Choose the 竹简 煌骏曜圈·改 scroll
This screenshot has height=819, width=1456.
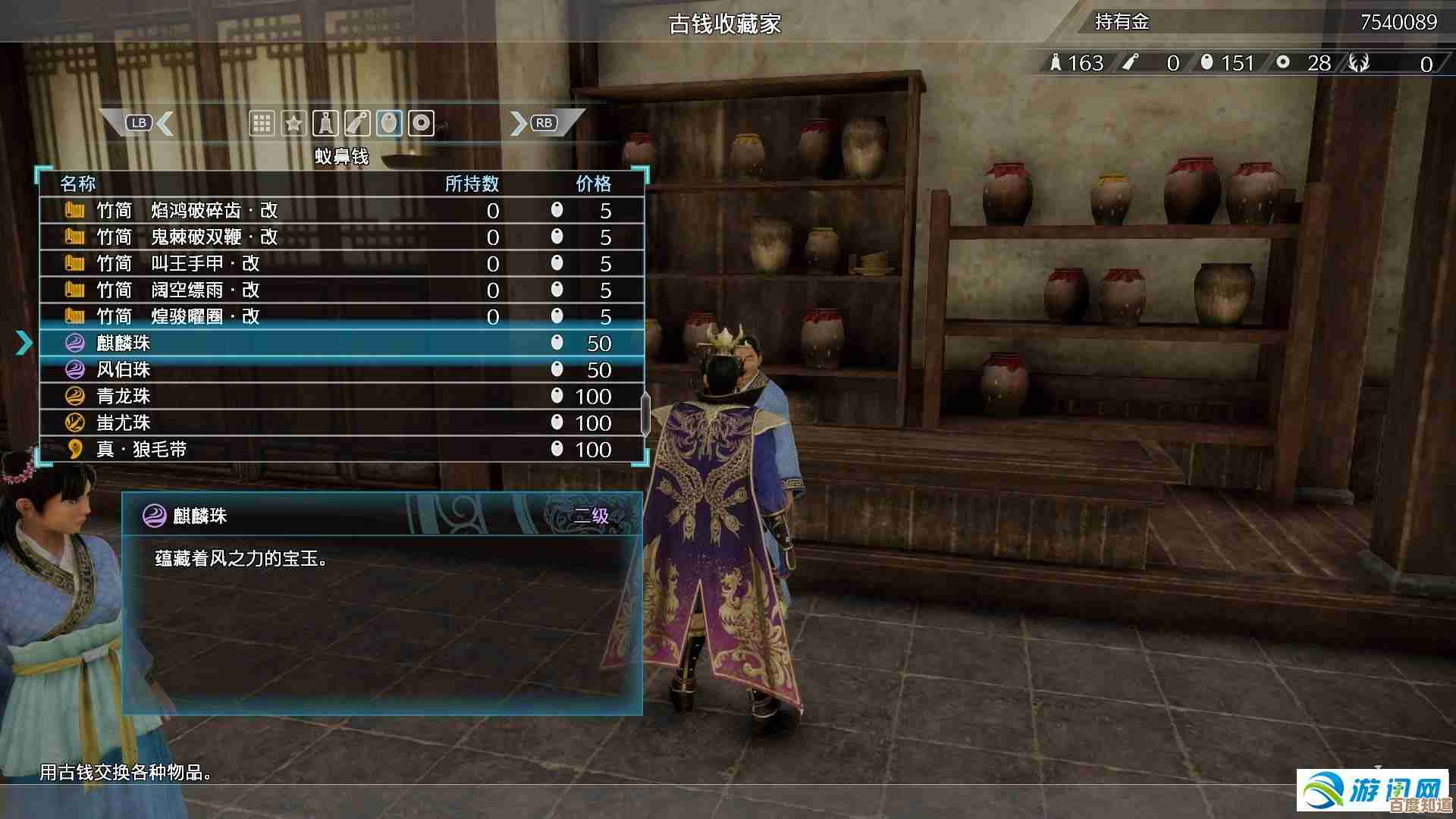click(341, 316)
